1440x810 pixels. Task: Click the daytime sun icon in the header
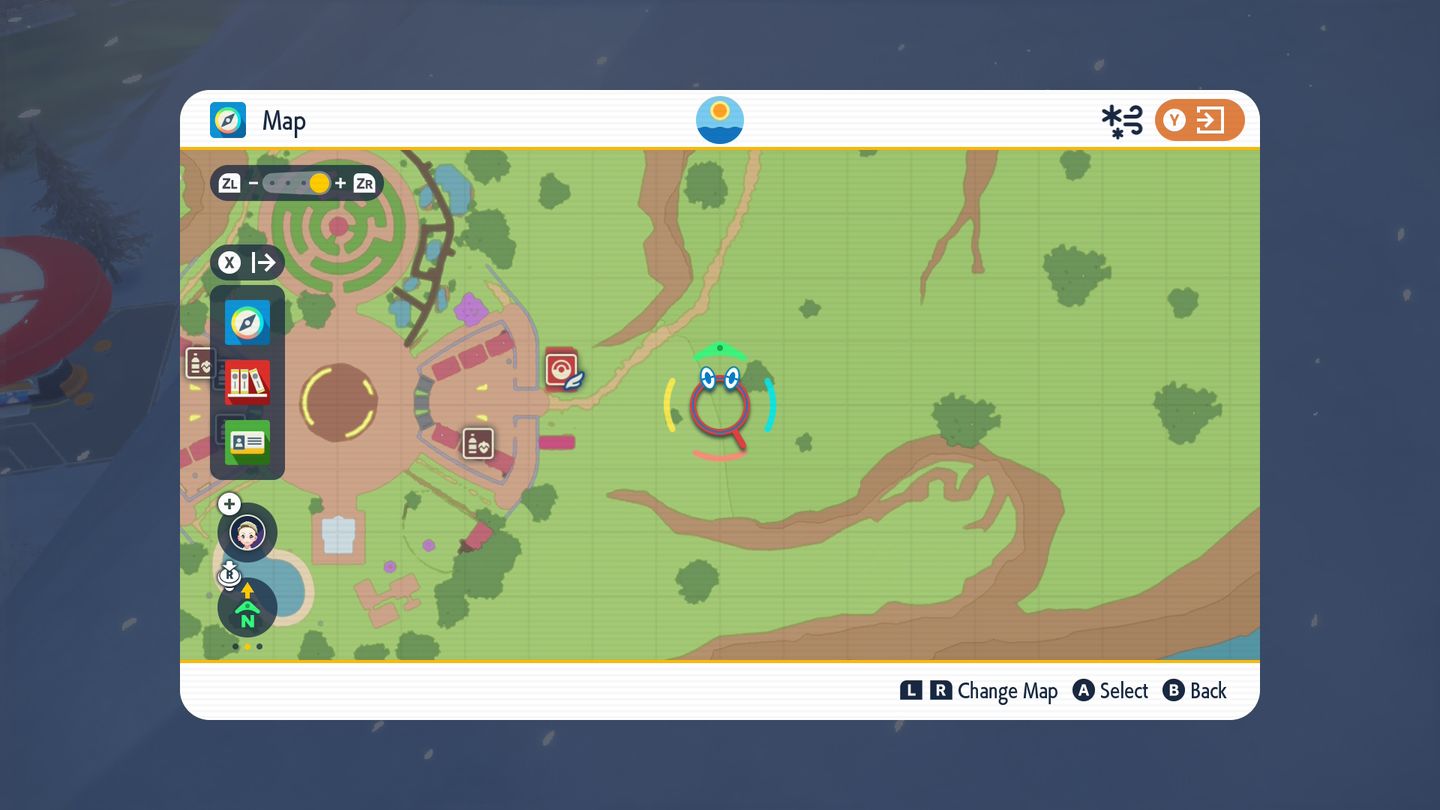720,120
